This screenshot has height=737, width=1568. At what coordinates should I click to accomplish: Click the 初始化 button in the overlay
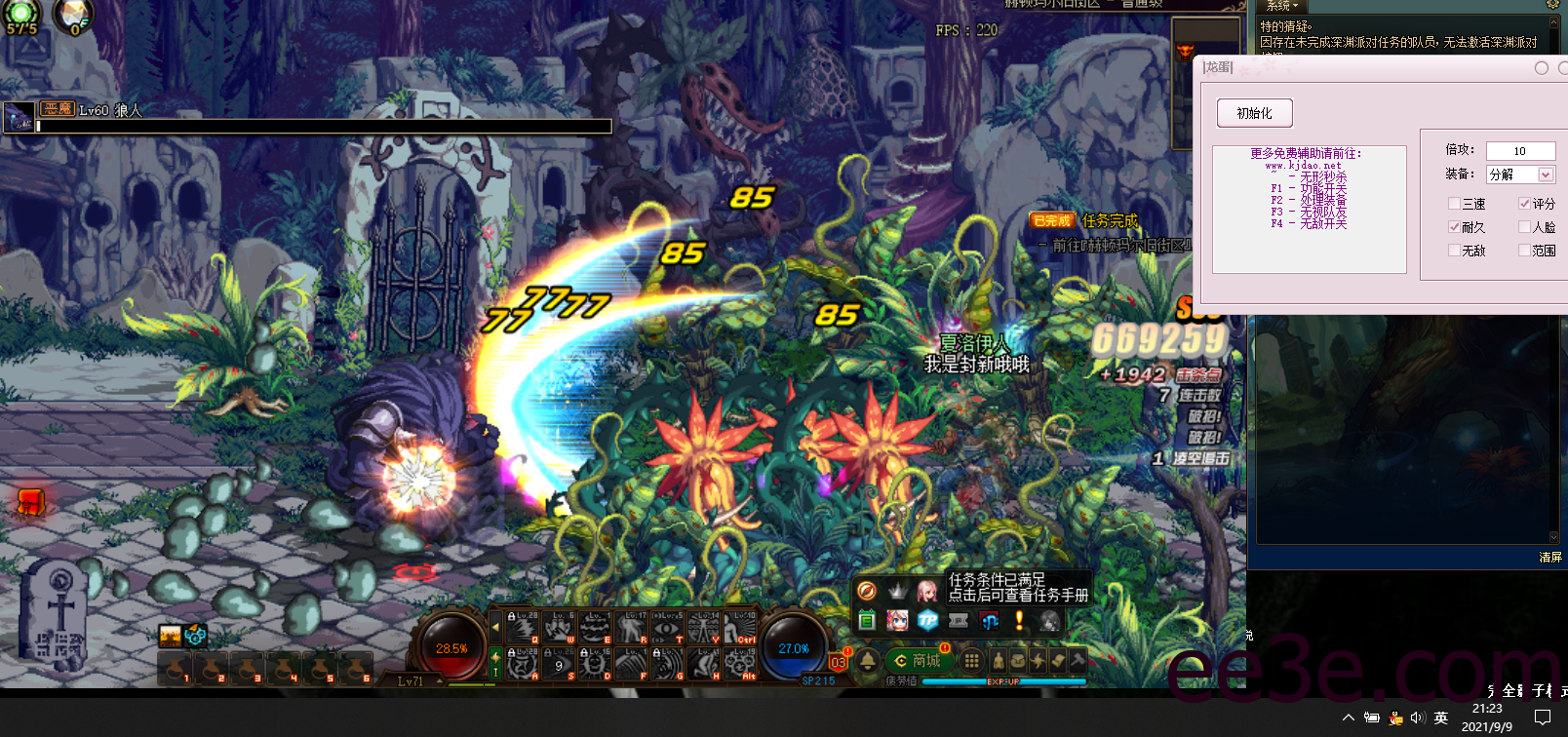click(1254, 113)
